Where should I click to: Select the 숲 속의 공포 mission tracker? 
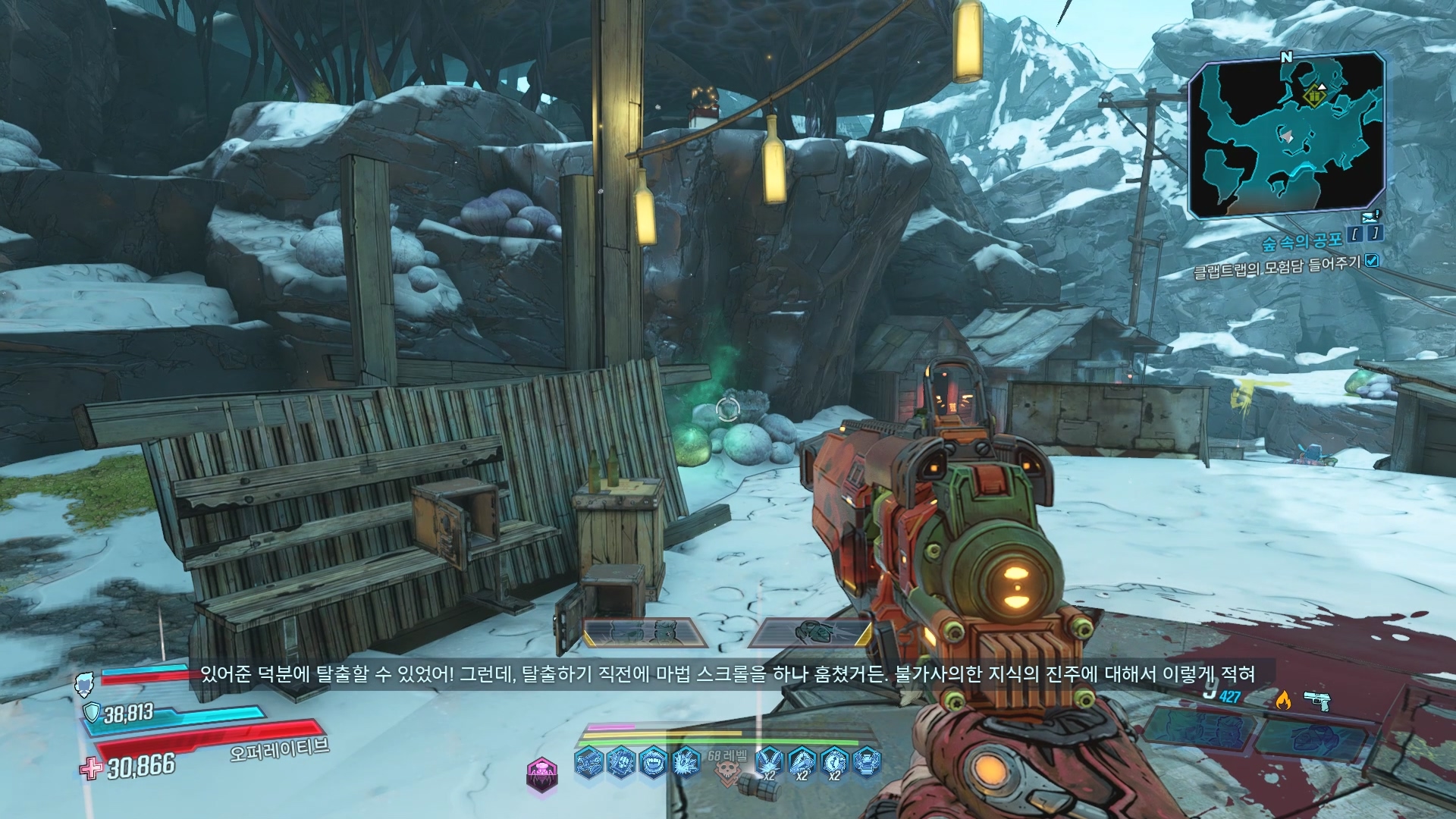[x=1301, y=242]
